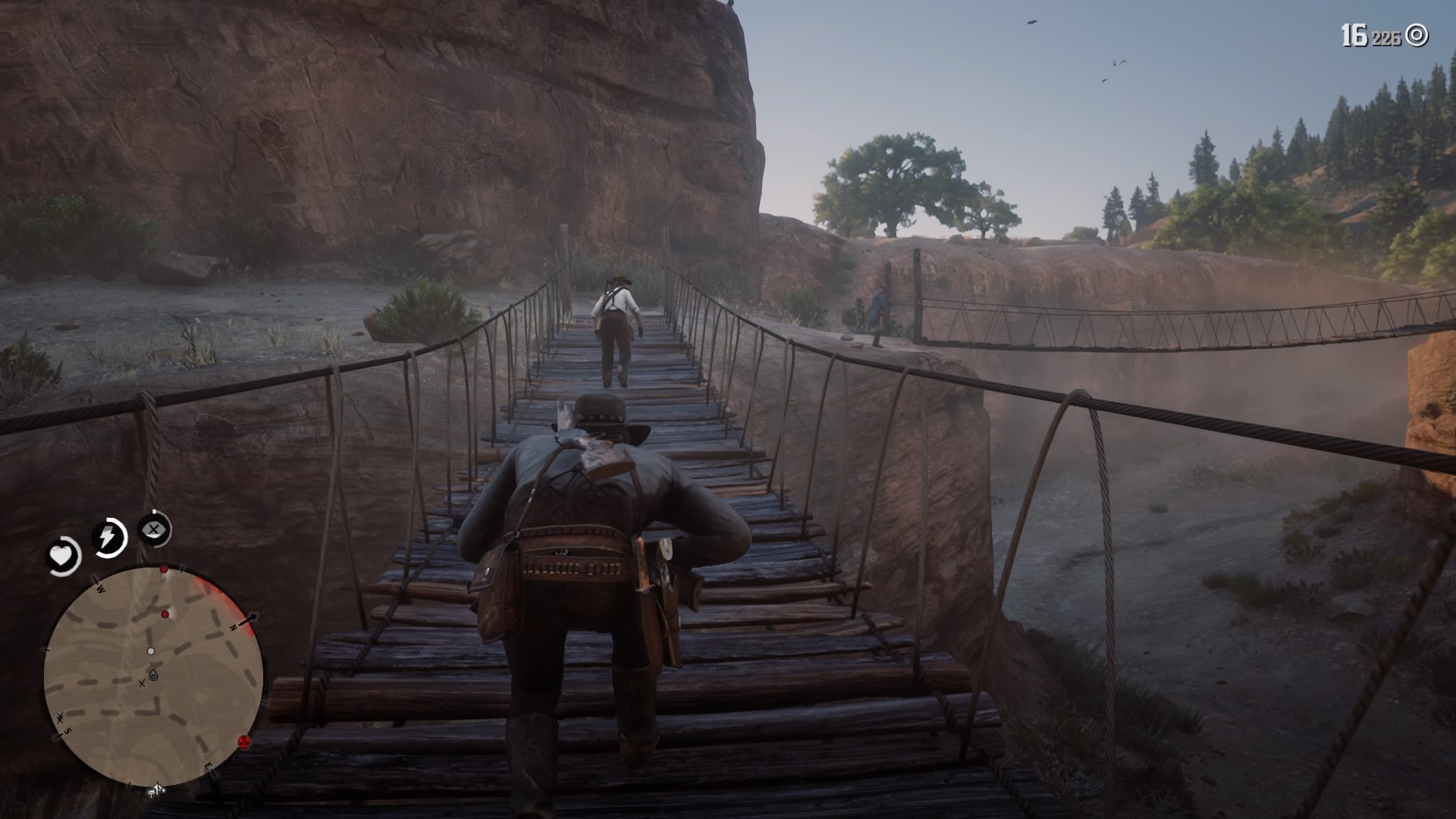Click the teardrop objective marker on the minimap
The height and width of the screenshot is (819, 1456).
coord(153,674)
